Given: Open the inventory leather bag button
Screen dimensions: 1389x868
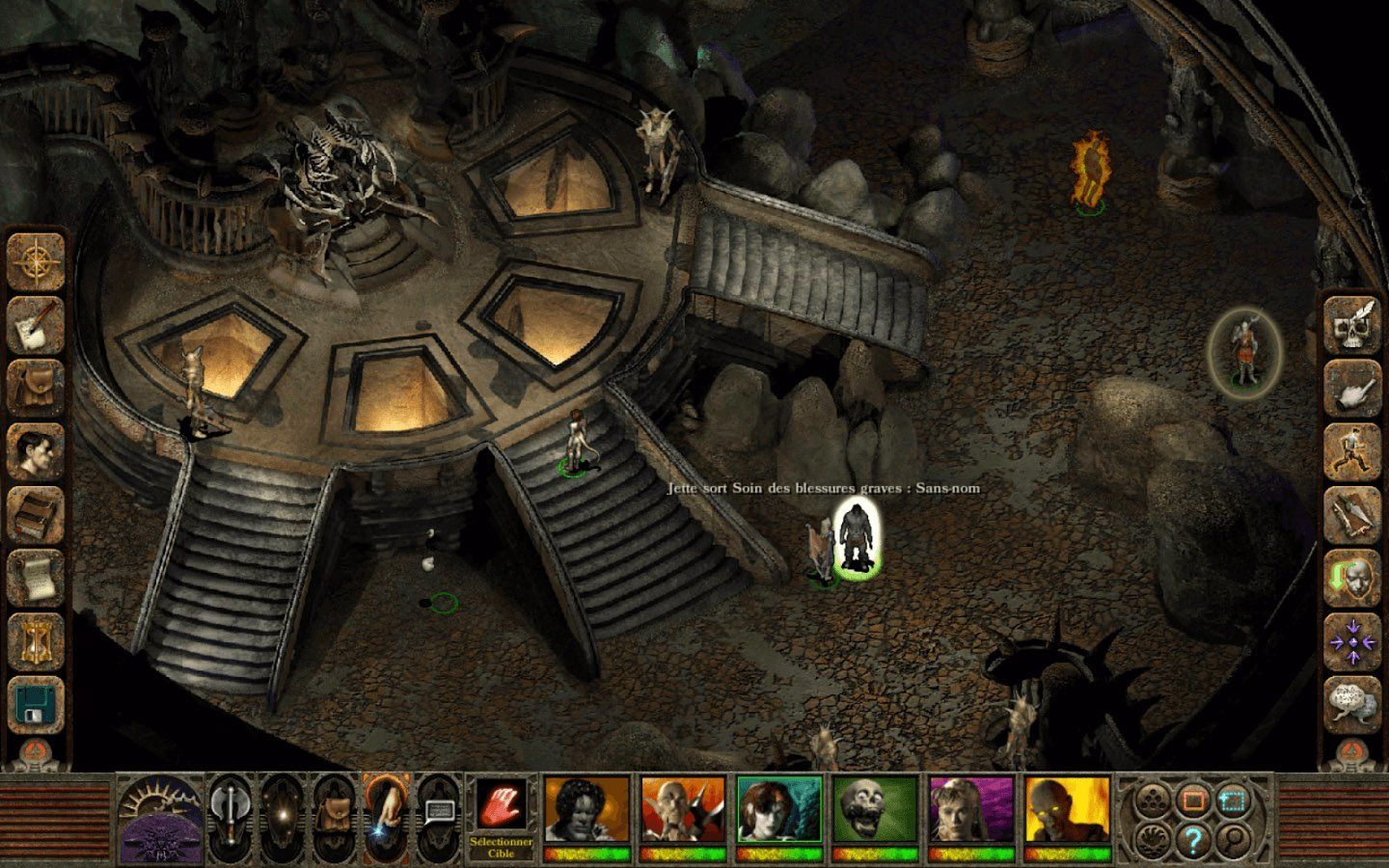Looking at the screenshot, I should 37,388.
